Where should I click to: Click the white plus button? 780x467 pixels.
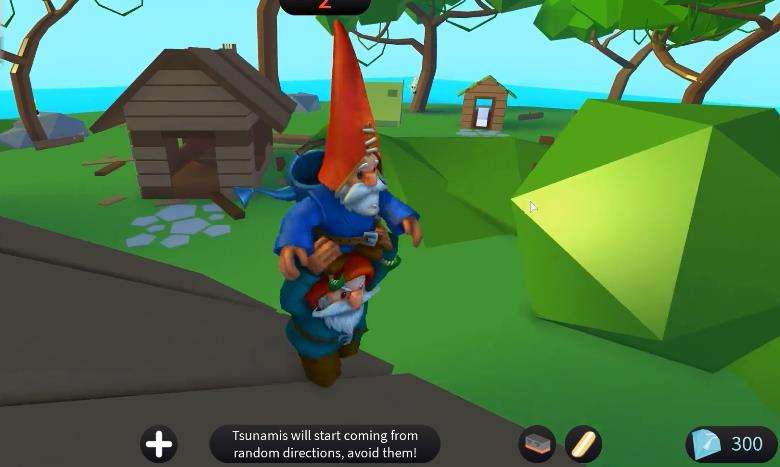[x=159, y=443]
